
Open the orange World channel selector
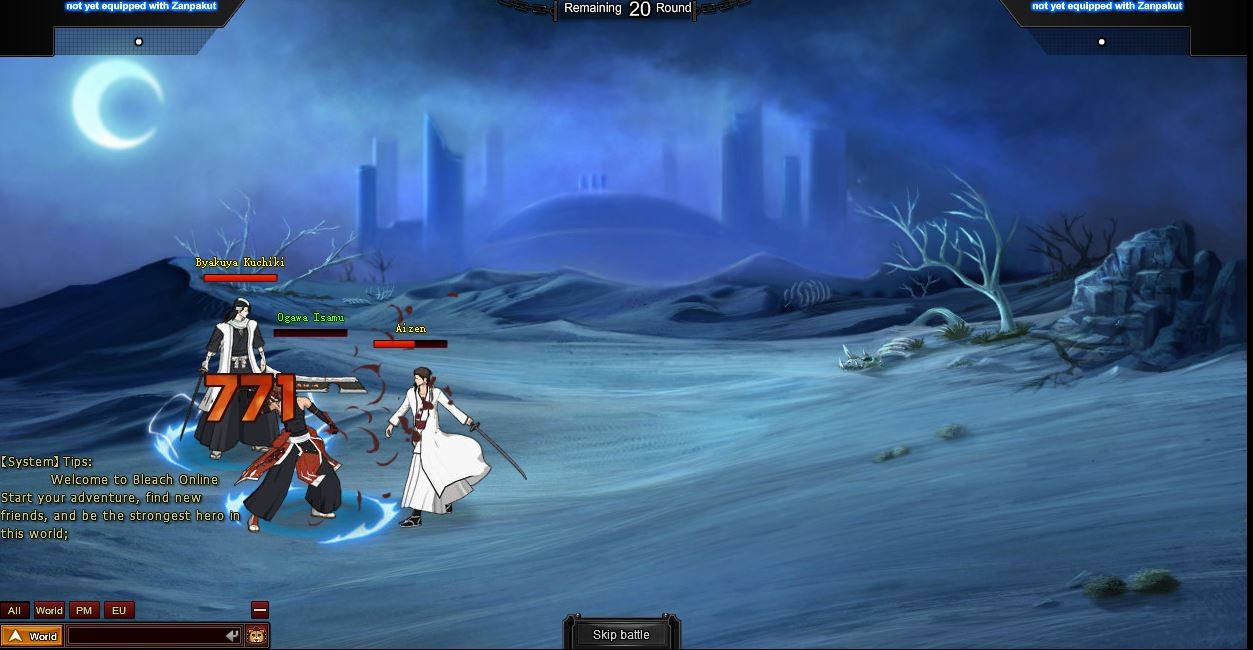(x=33, y=636)
